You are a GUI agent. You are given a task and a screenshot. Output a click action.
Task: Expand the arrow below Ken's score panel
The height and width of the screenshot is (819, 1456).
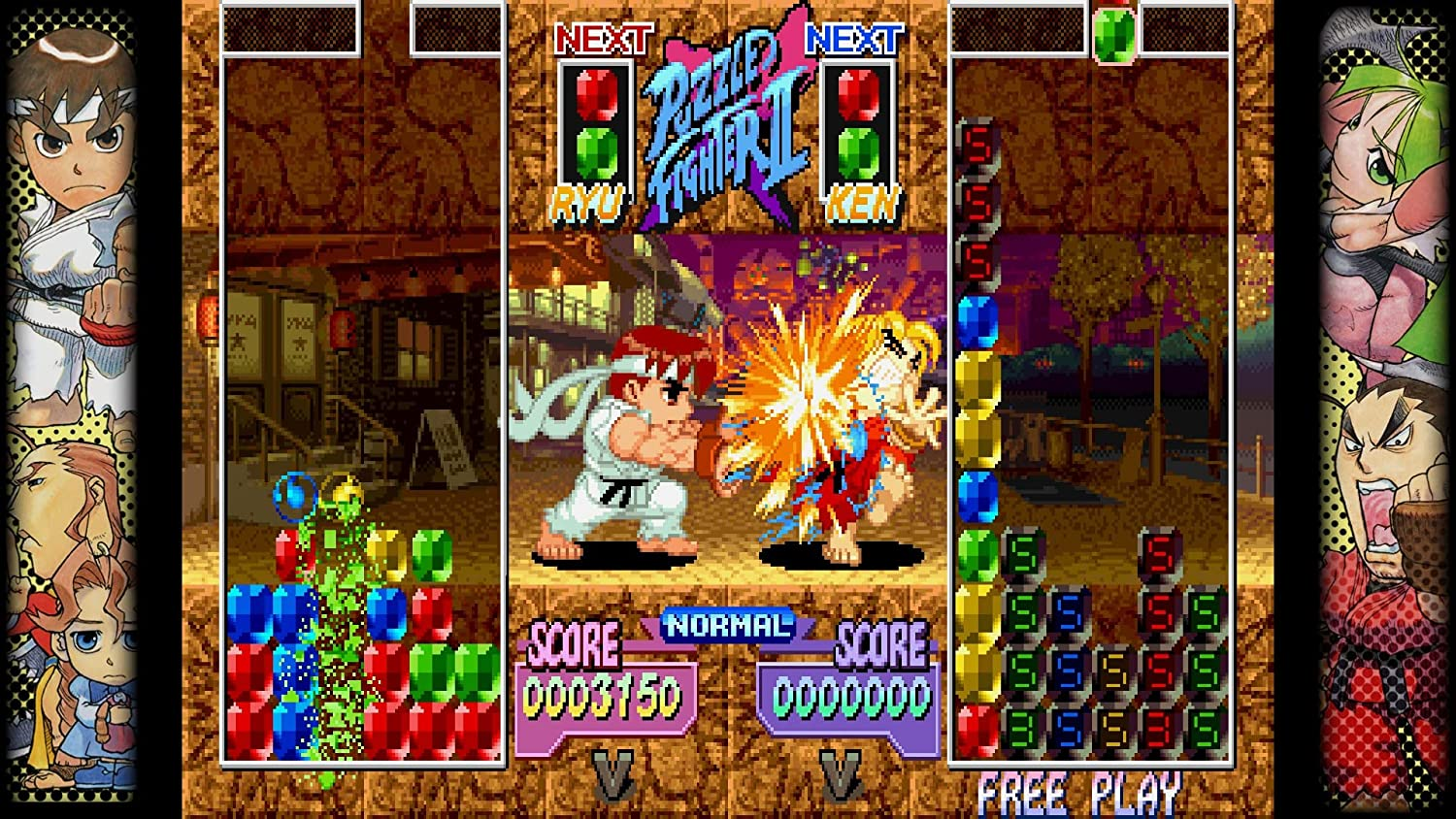843,777
